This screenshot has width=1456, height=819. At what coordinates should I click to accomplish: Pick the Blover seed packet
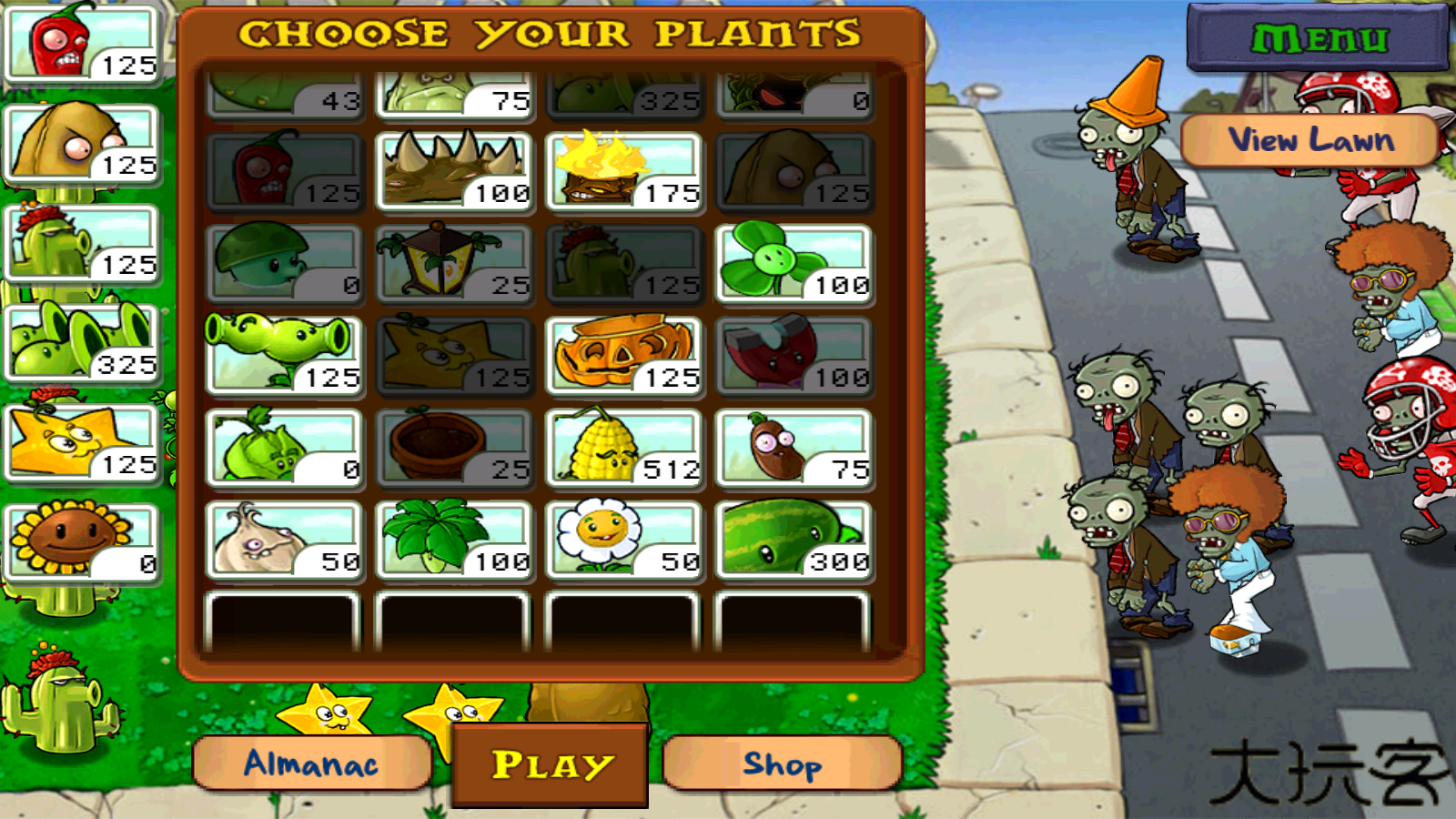pos(794,264)
